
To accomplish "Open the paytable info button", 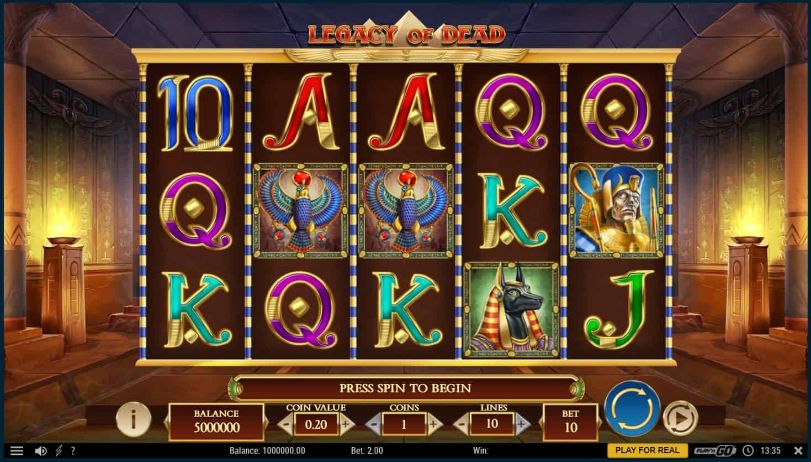I will [x=133, y=419].
